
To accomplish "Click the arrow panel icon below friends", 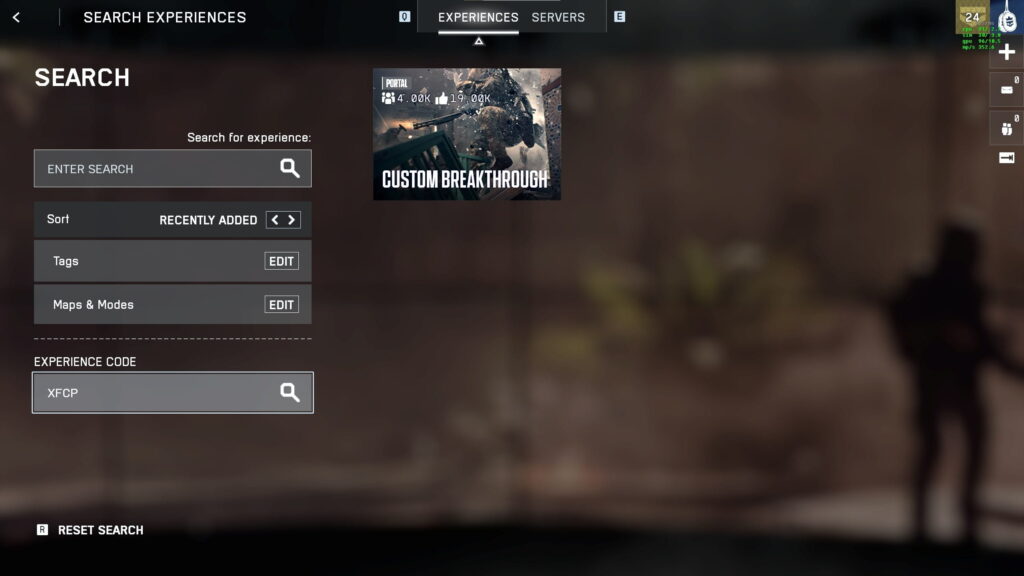I will [x=1007, y=158].
